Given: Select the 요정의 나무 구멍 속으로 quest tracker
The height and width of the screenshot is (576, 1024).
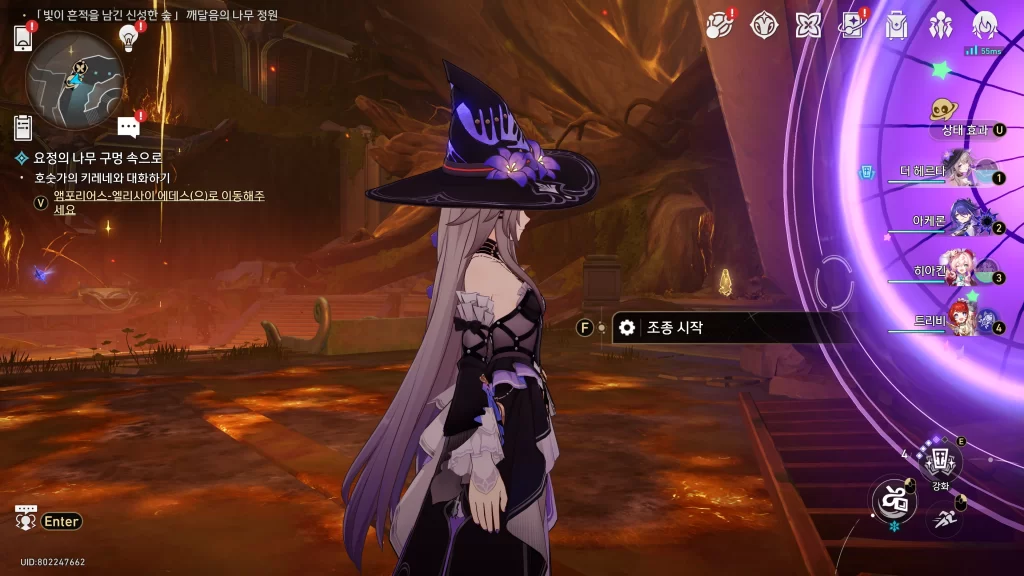Looking at the screenshot, I should [90, 158].
